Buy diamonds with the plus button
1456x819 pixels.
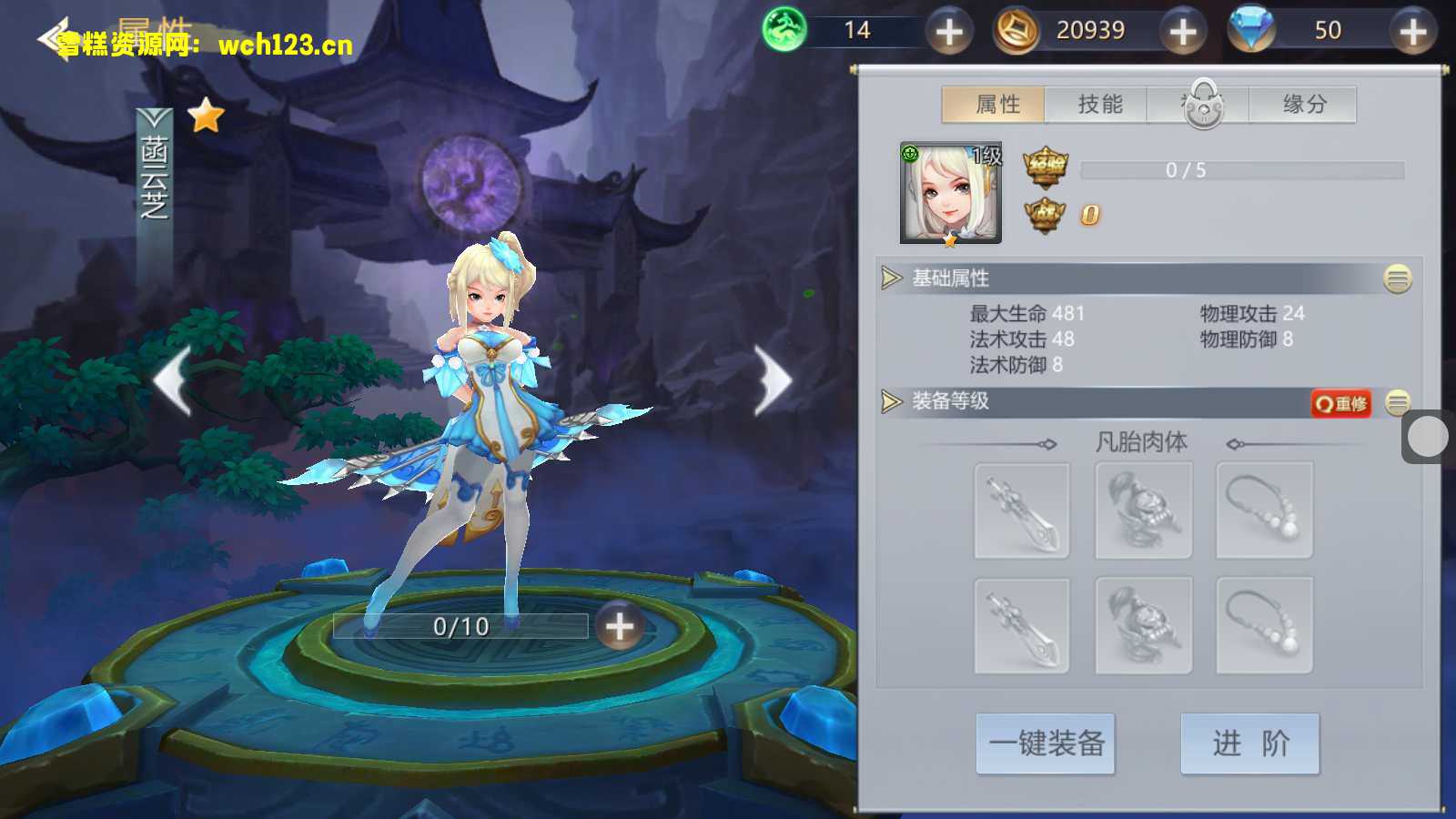pyautogui.click(x=1412, y=32)
